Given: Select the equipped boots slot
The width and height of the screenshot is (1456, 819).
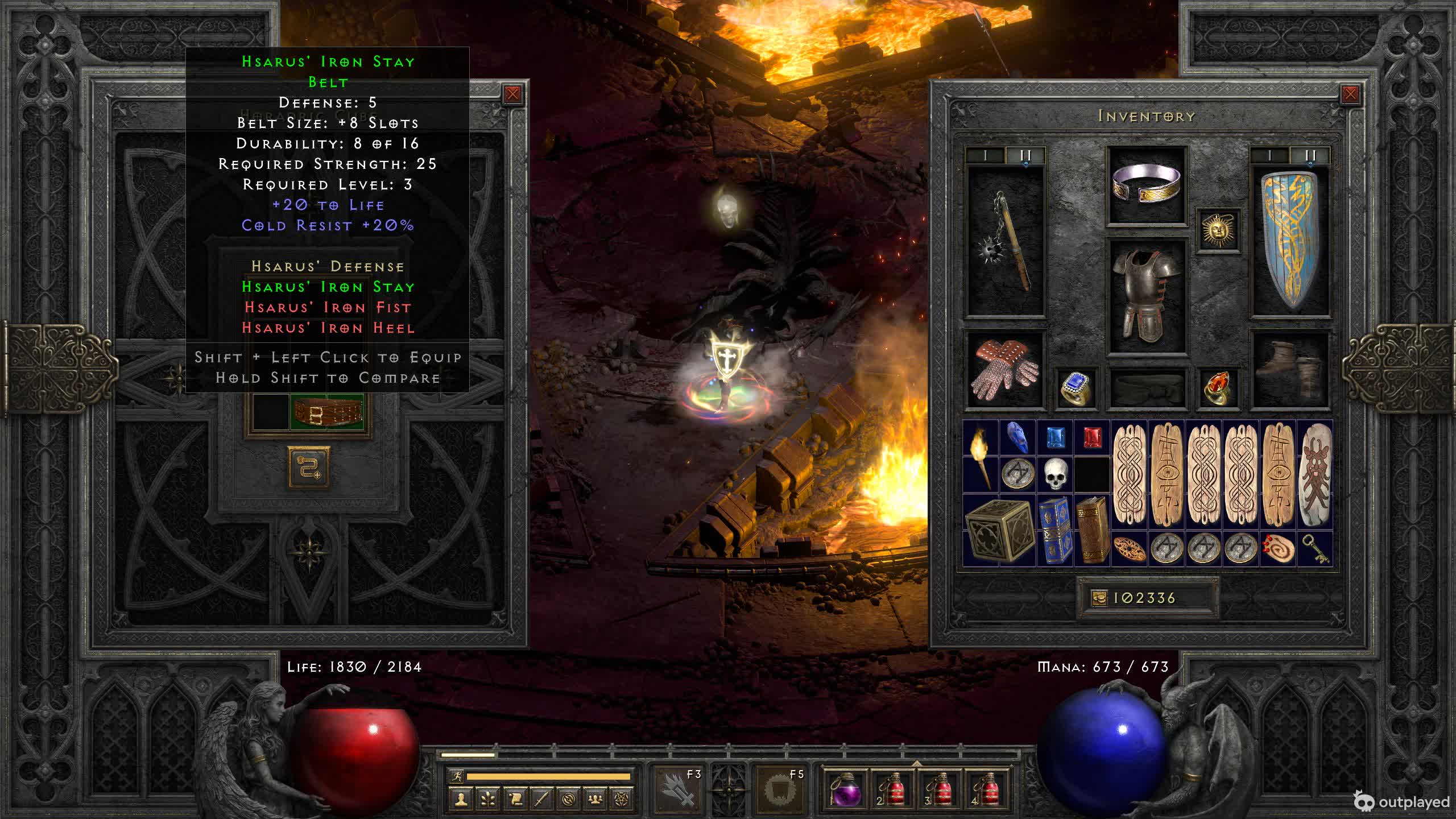Looking at the screenshot, I should click(x=1290, y=370).
